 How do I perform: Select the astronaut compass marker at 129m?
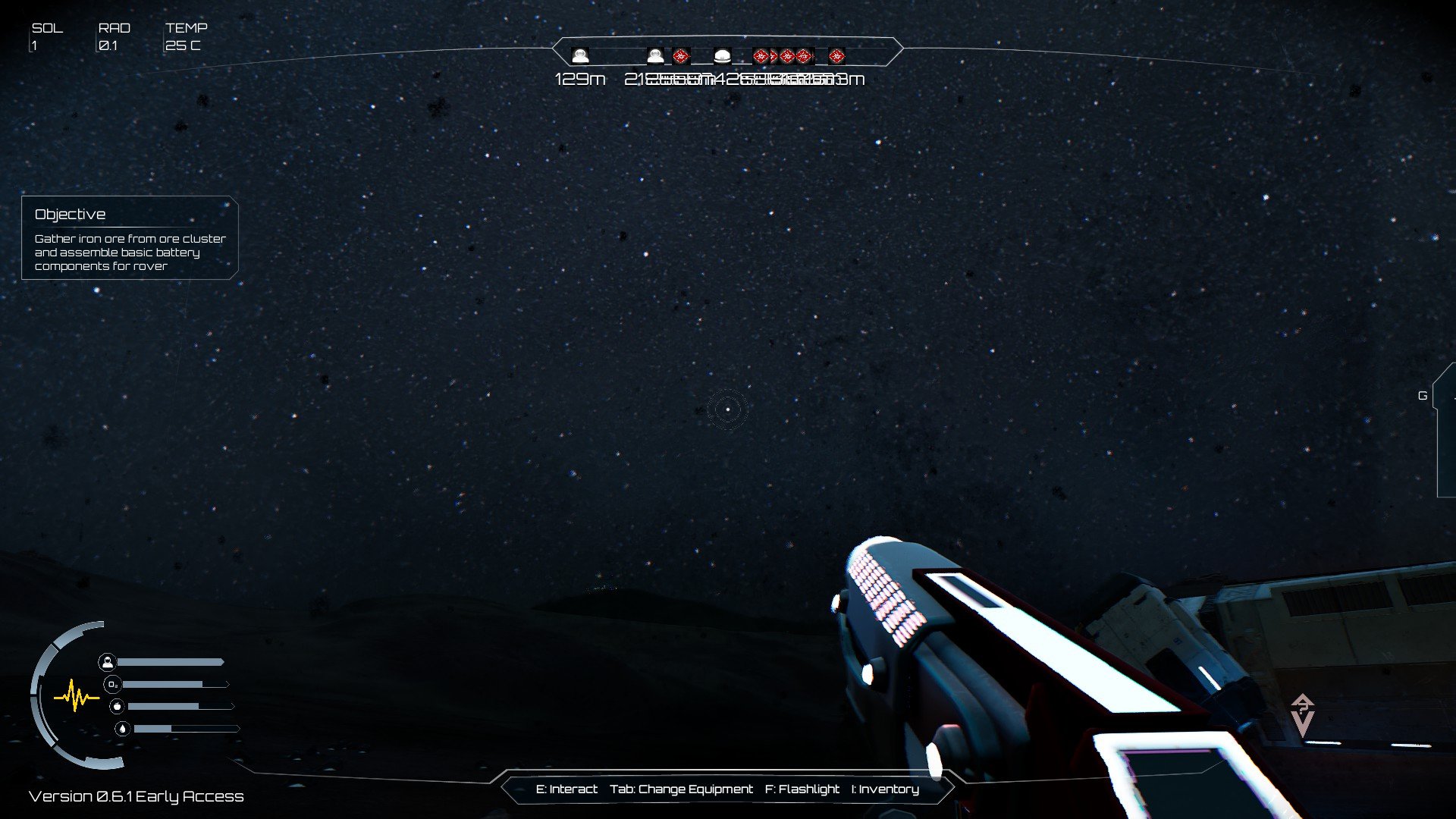(580, 56)
